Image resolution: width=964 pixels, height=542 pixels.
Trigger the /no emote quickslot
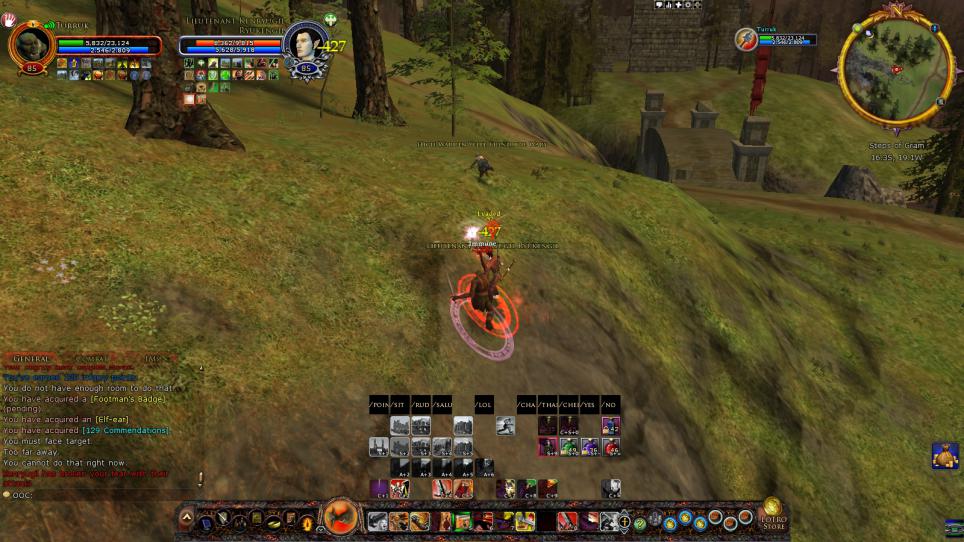[610, 404]
